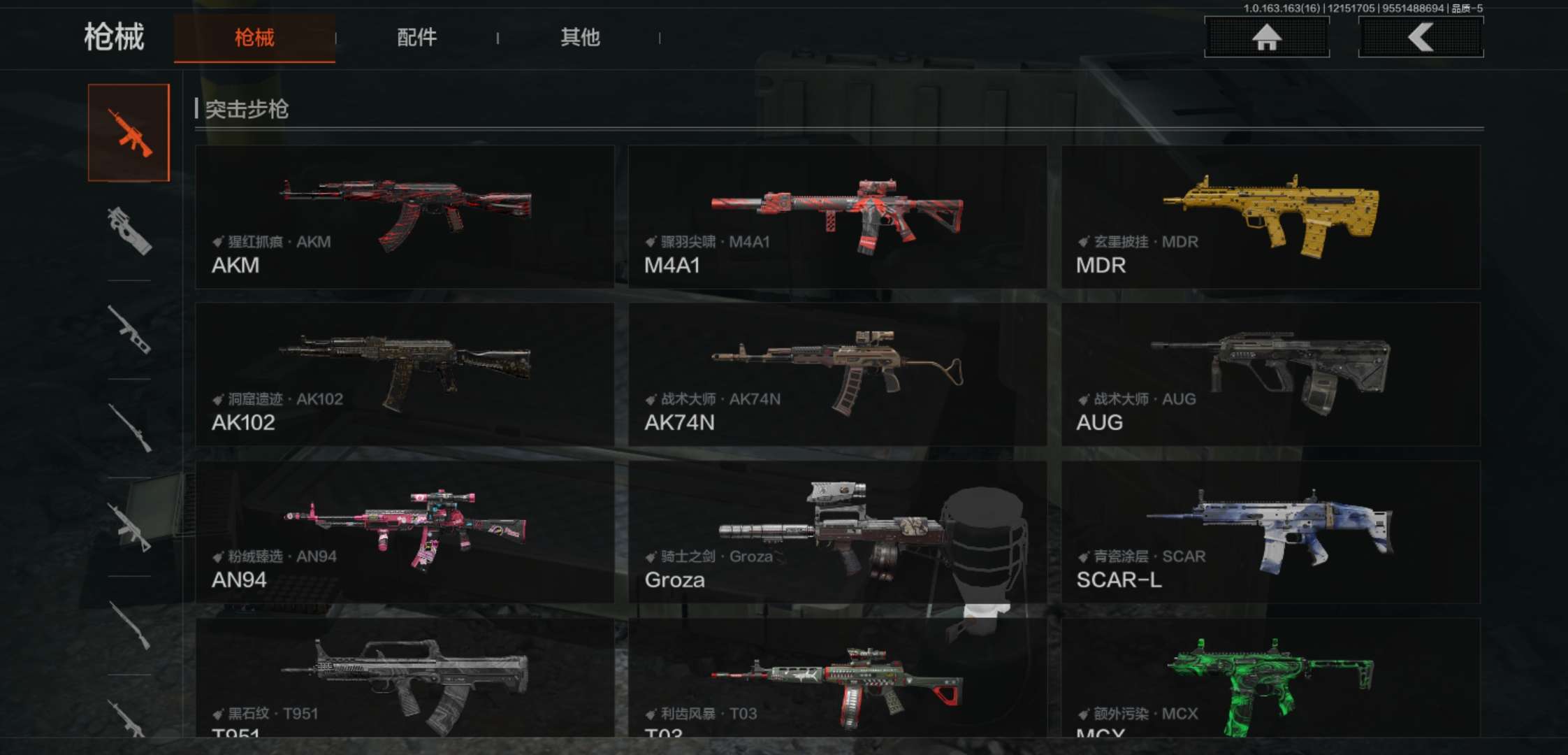Select the M4A1 rifle card

tap(837, 217)
